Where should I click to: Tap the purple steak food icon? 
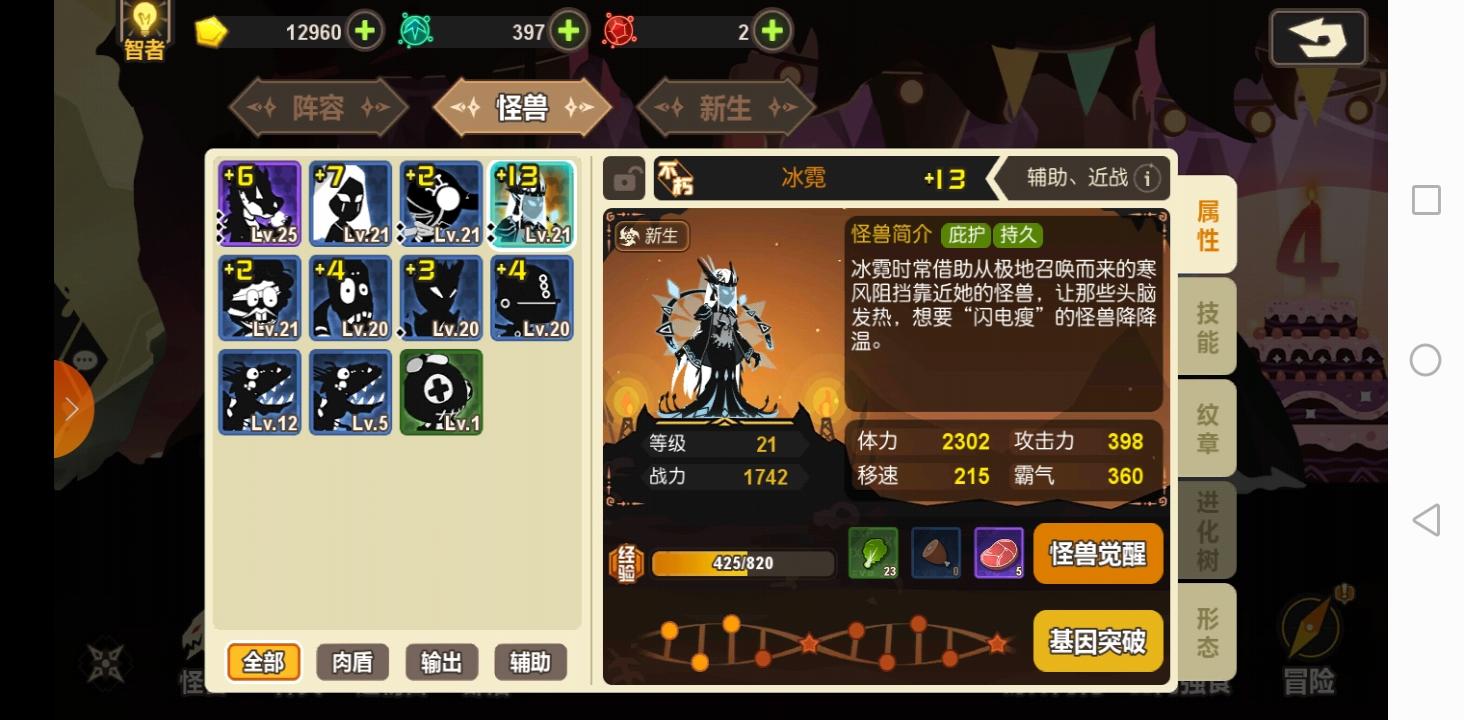click(998, 553)
